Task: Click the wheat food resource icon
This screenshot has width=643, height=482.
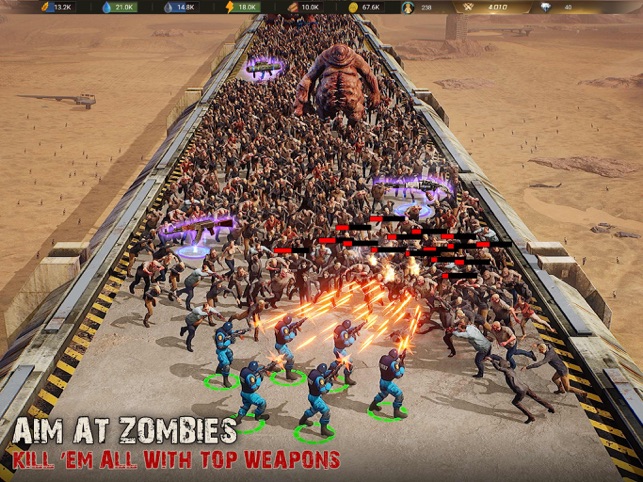Action: pyautogui.click(x=44, y=7)
